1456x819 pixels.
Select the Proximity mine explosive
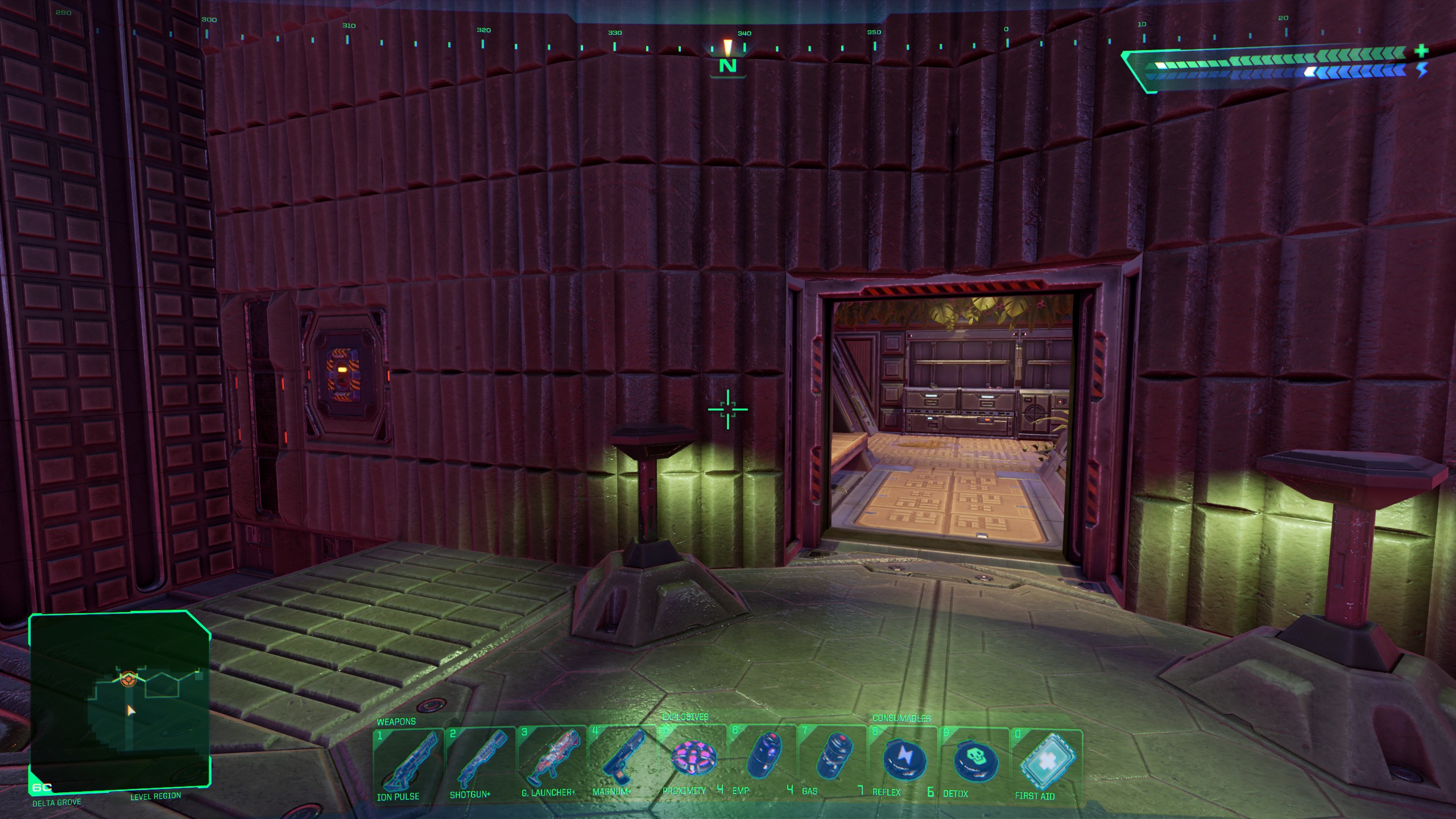tap(692, 759)
